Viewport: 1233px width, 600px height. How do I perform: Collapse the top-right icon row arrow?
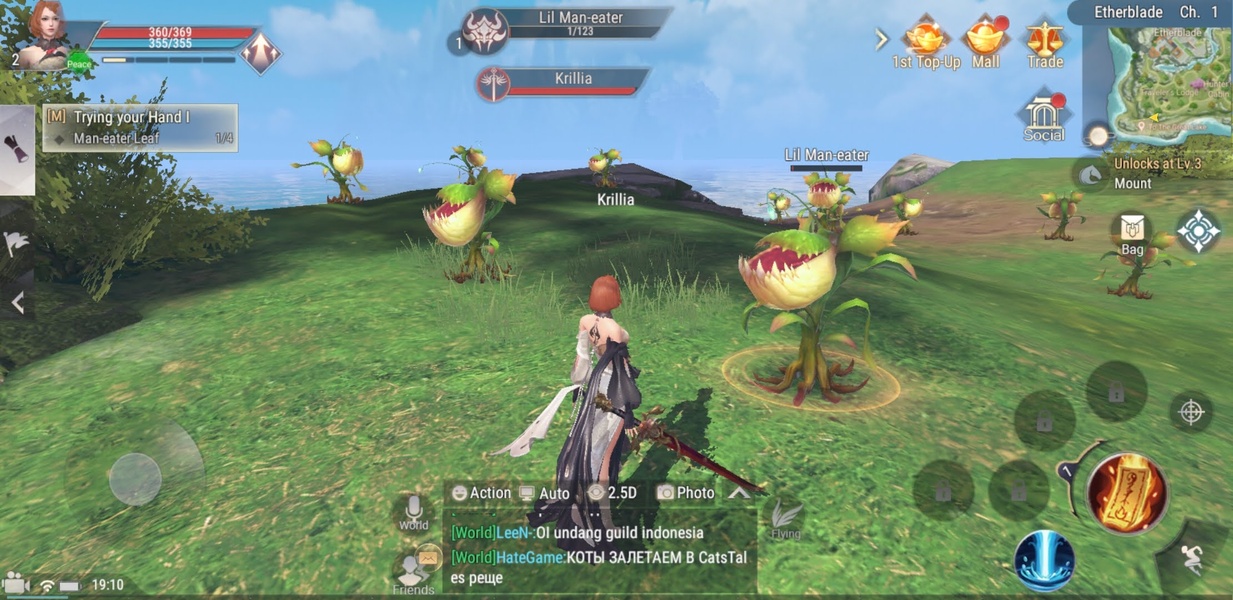881,40
